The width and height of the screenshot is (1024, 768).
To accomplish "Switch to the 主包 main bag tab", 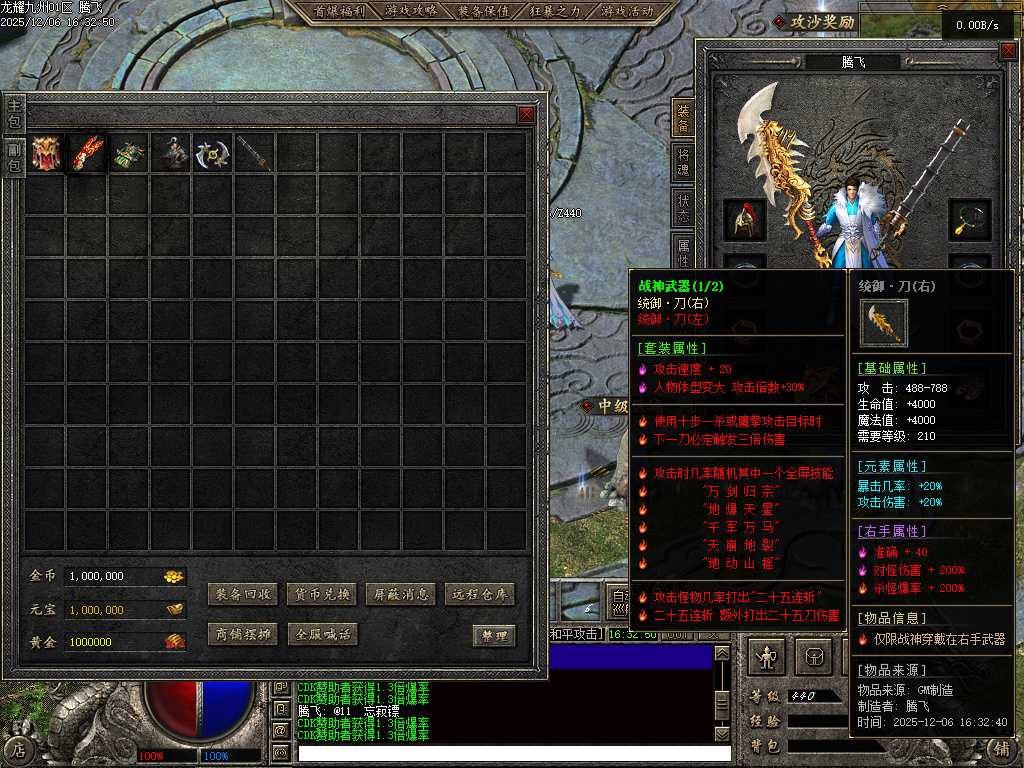I will tap(14, 112).
